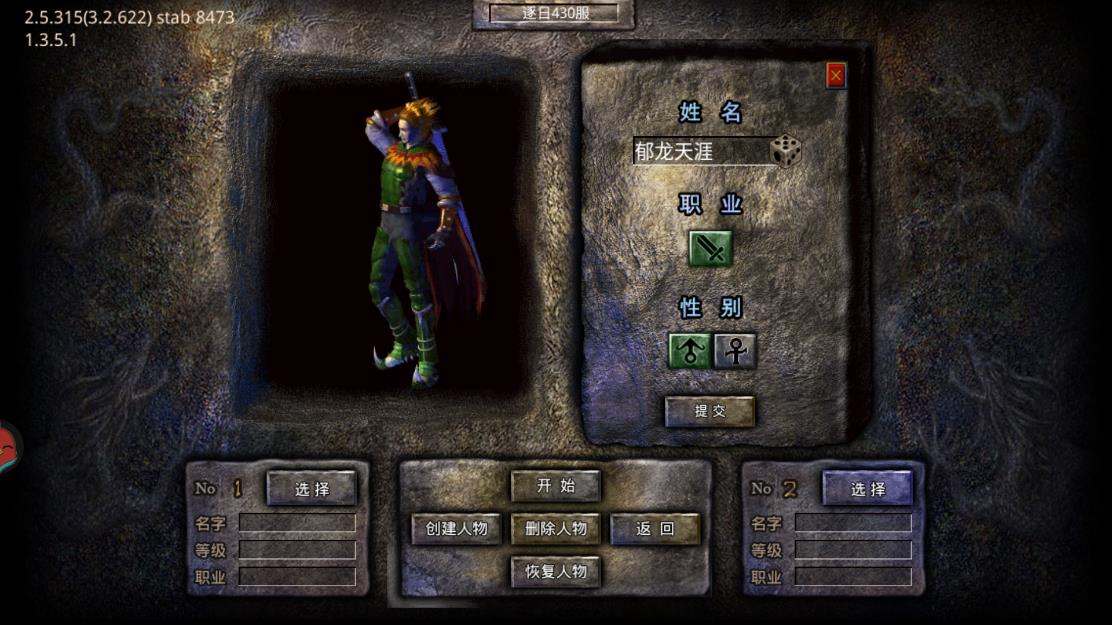The image size is (1112, 625).
Task: Choose the male gender symbol
Action: pos(689,351)
